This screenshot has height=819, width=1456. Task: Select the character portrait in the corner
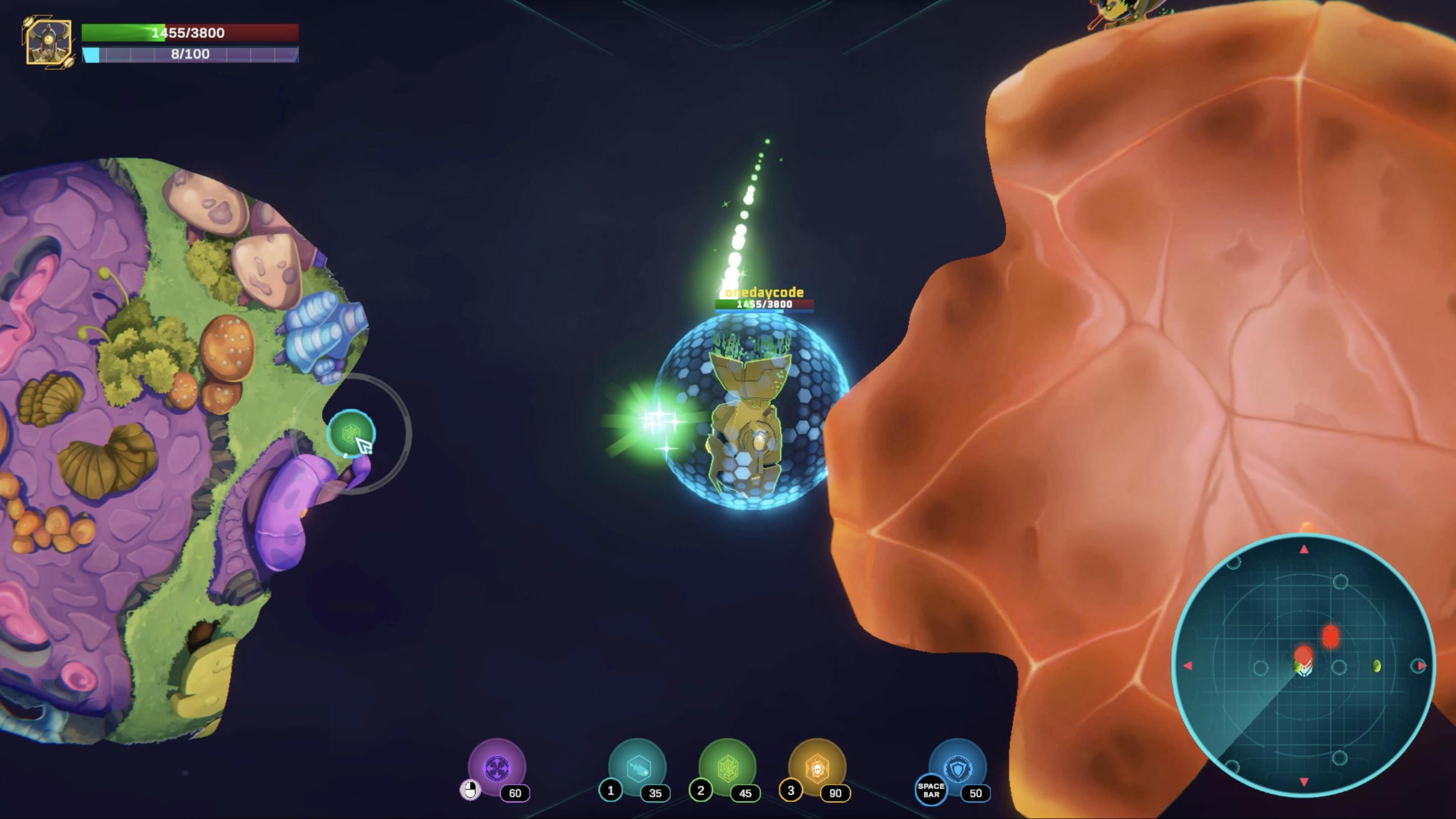(49, 42)
